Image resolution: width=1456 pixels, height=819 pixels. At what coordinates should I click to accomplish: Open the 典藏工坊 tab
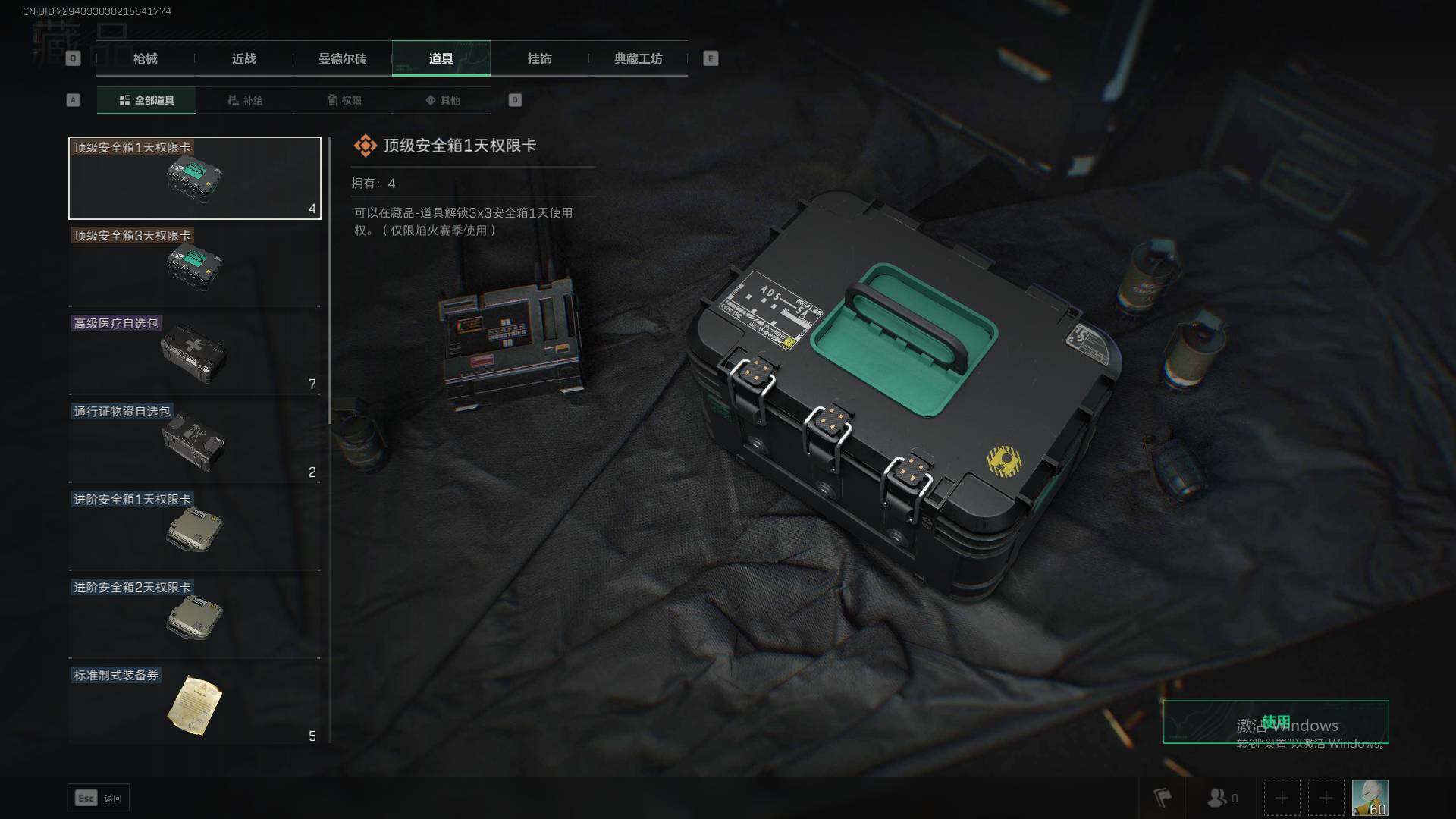638,58
